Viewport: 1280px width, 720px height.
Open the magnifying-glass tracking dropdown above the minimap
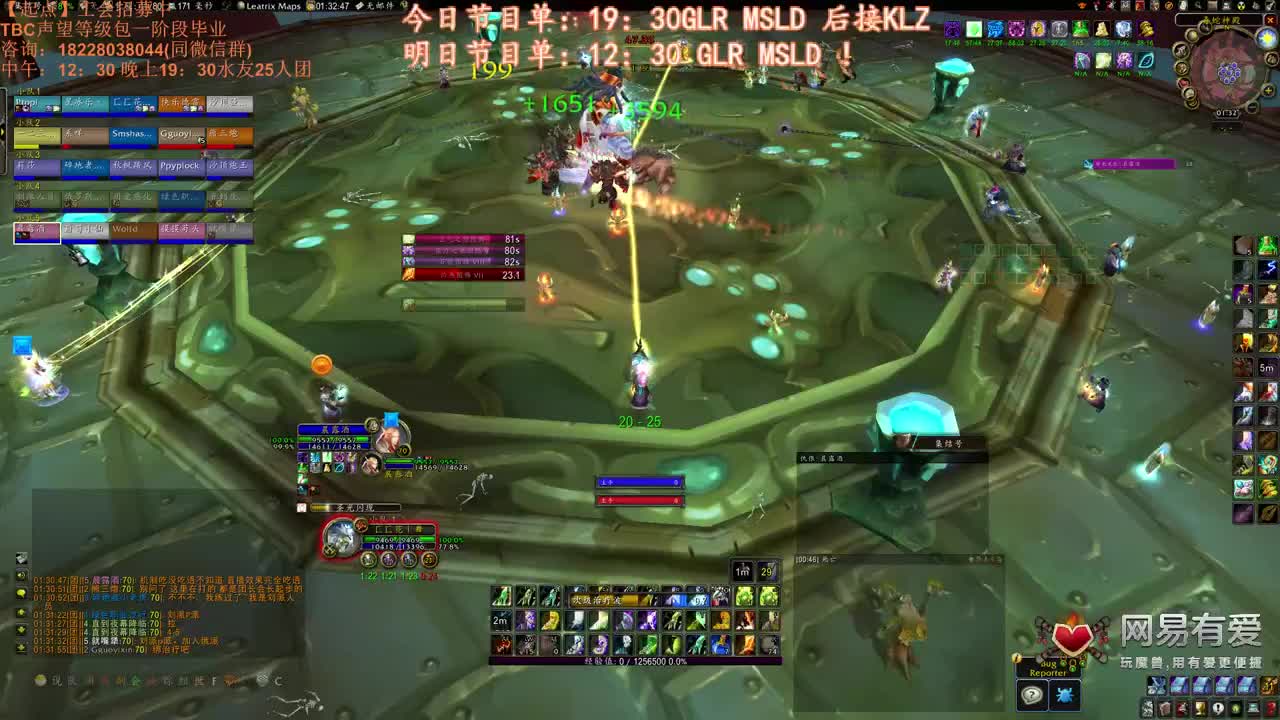[x=1197, y=6]
